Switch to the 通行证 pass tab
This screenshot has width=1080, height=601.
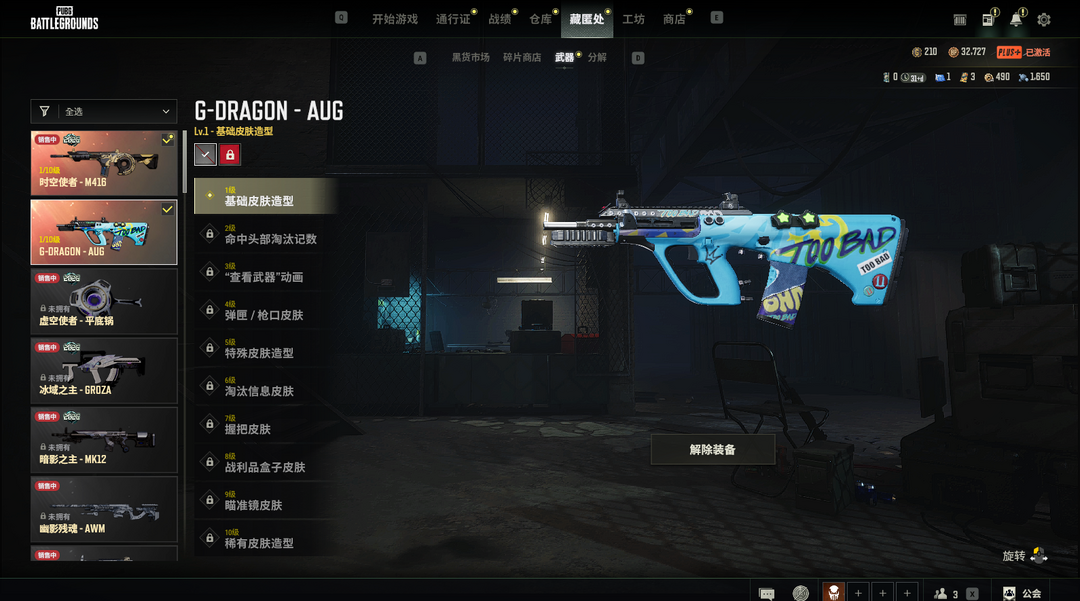(x=453, y=19)
